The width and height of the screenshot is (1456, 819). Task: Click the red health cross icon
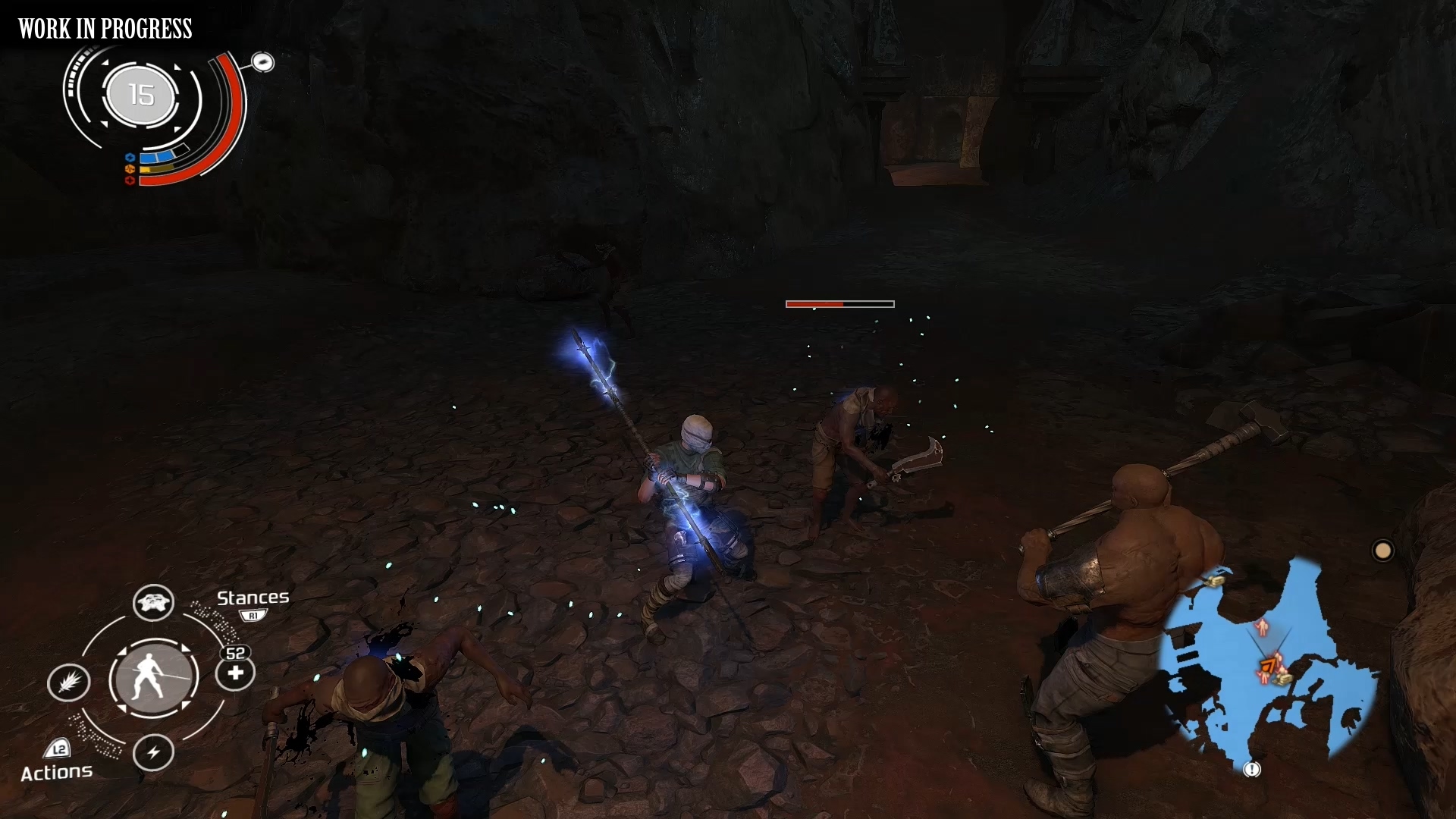point(129,180)
